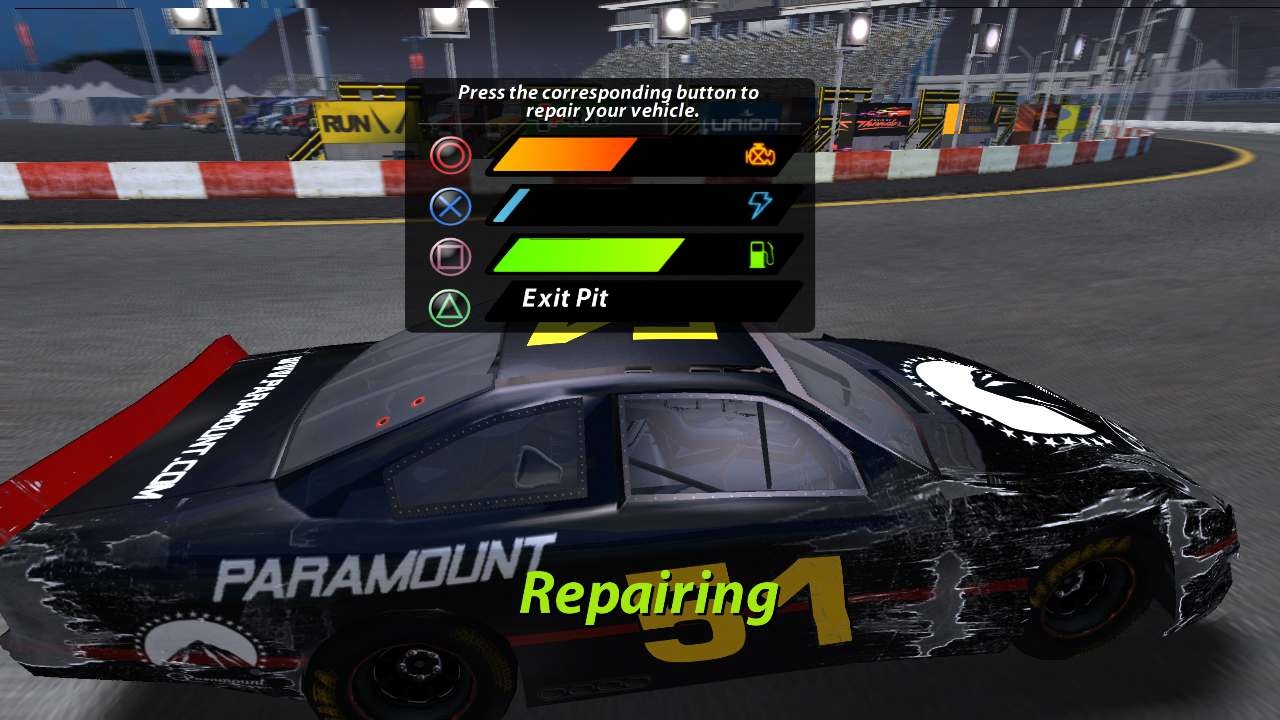Select the X button icon for electrical repair

452,205
